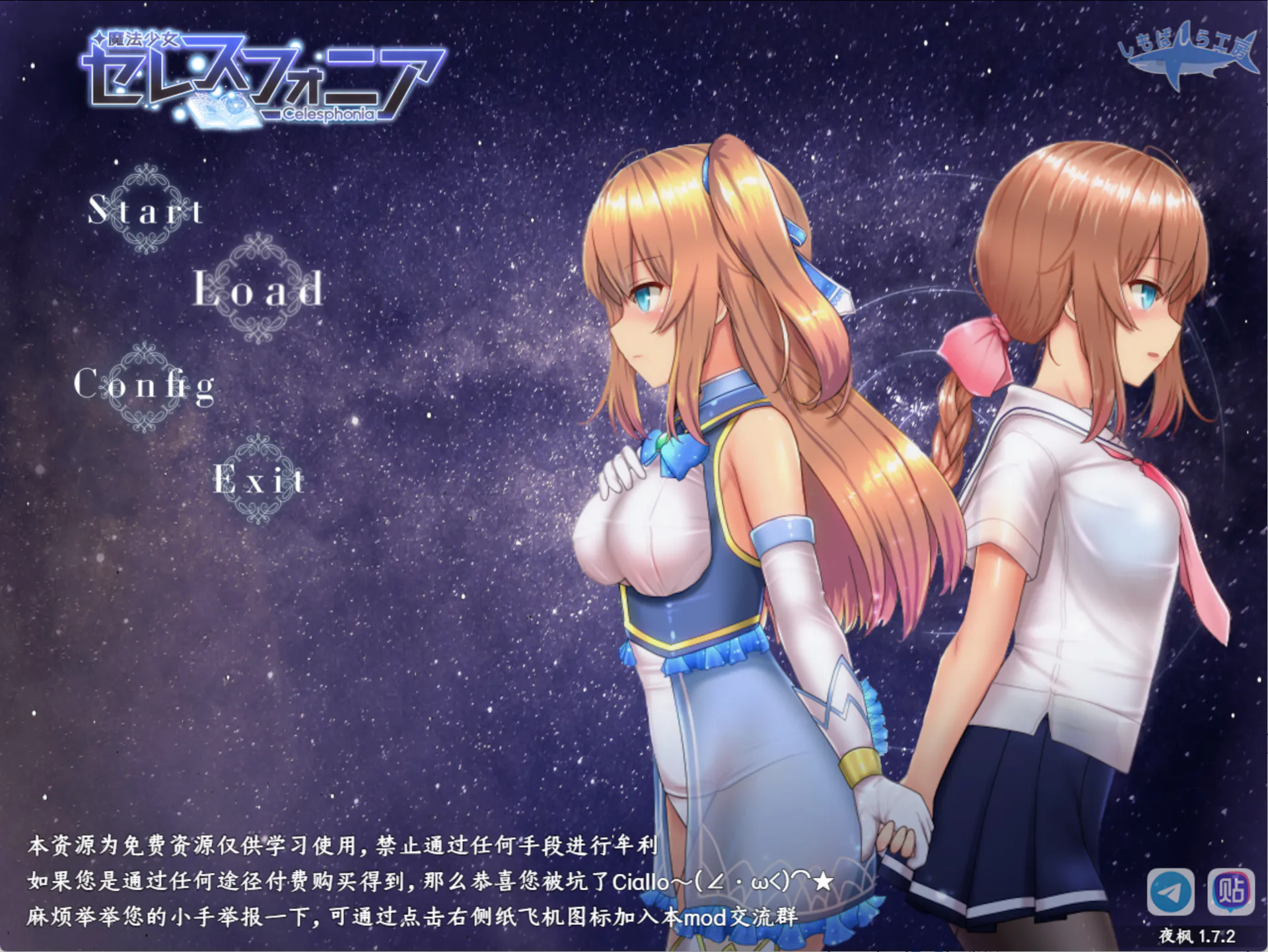1268x952 pixels.
Task: Open the Load menu
Action: tap(258, 289)
